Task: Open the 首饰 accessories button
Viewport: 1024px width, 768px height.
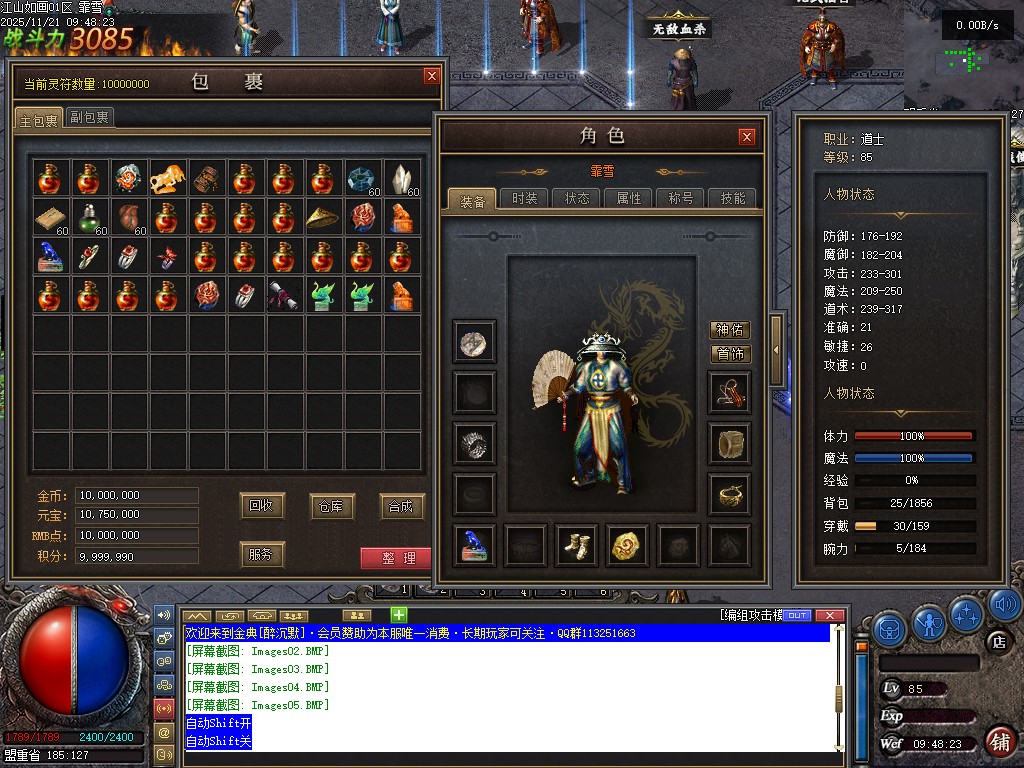Action: click(730, 354)
